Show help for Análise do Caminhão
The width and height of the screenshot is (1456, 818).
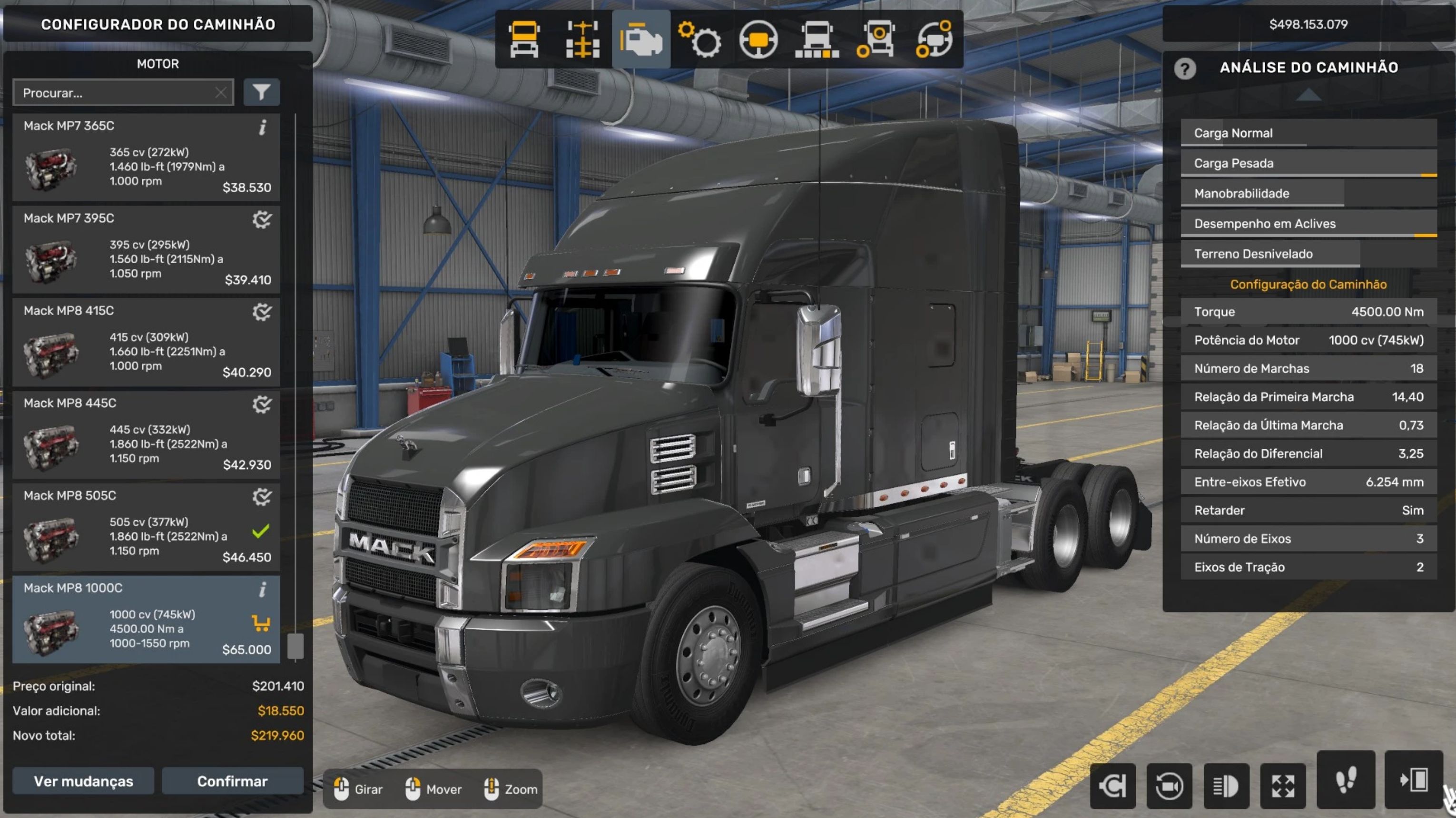pyautogui.click(x=1185, y=69)
